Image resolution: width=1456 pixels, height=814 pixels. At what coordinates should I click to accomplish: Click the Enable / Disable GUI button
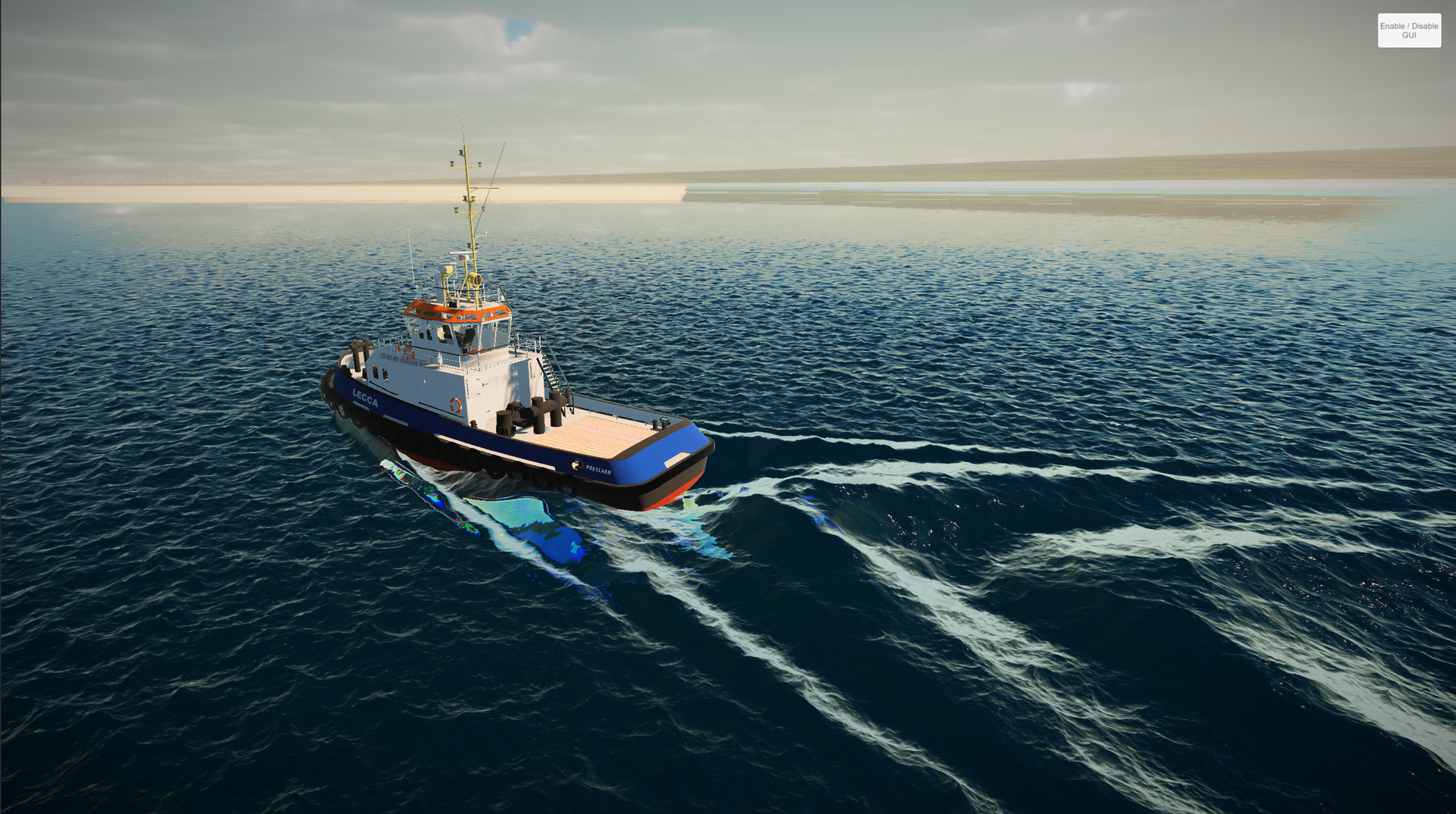(x=1408, y=30)
